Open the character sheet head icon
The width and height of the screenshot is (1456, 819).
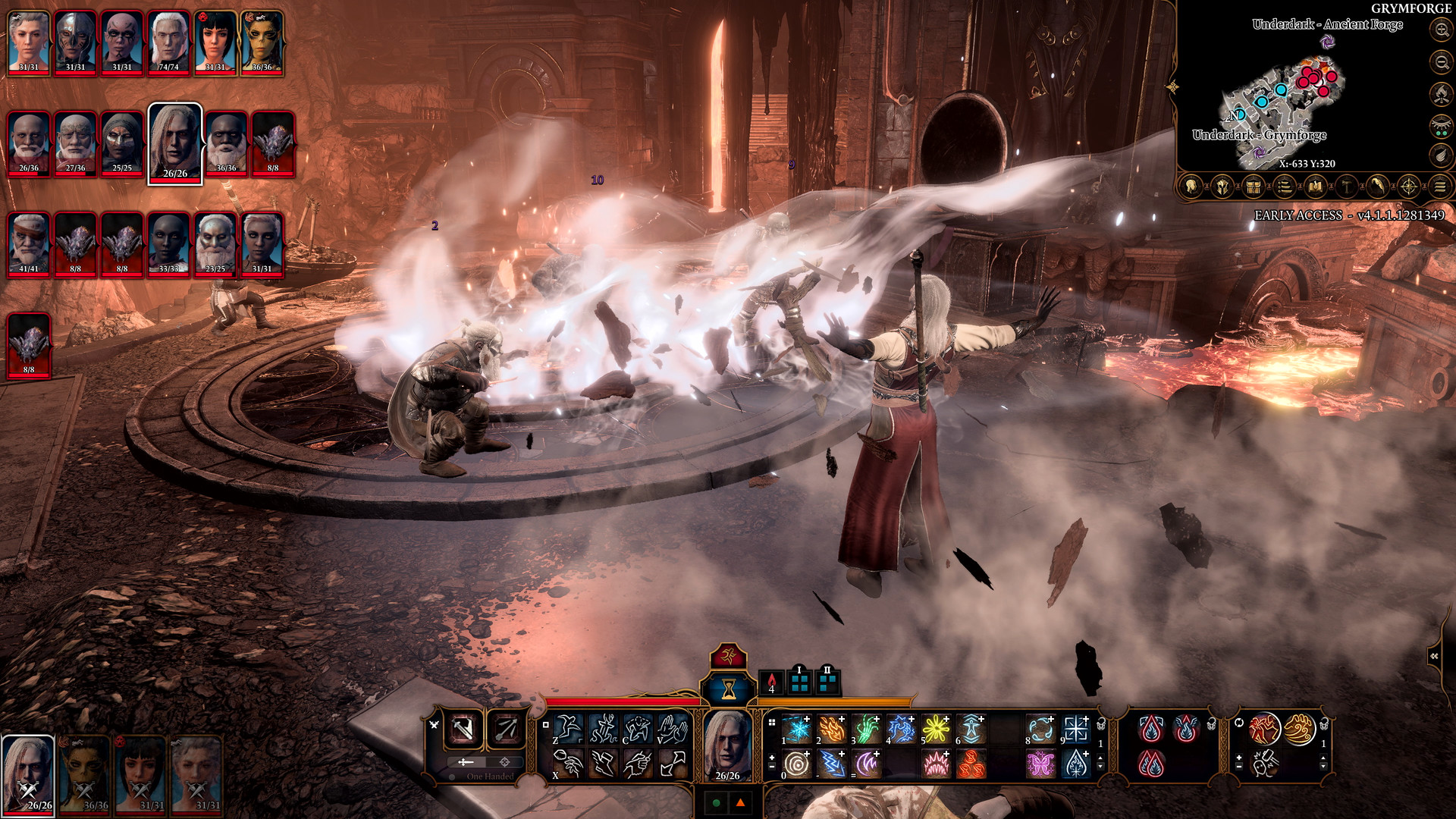pos(1191,185)
